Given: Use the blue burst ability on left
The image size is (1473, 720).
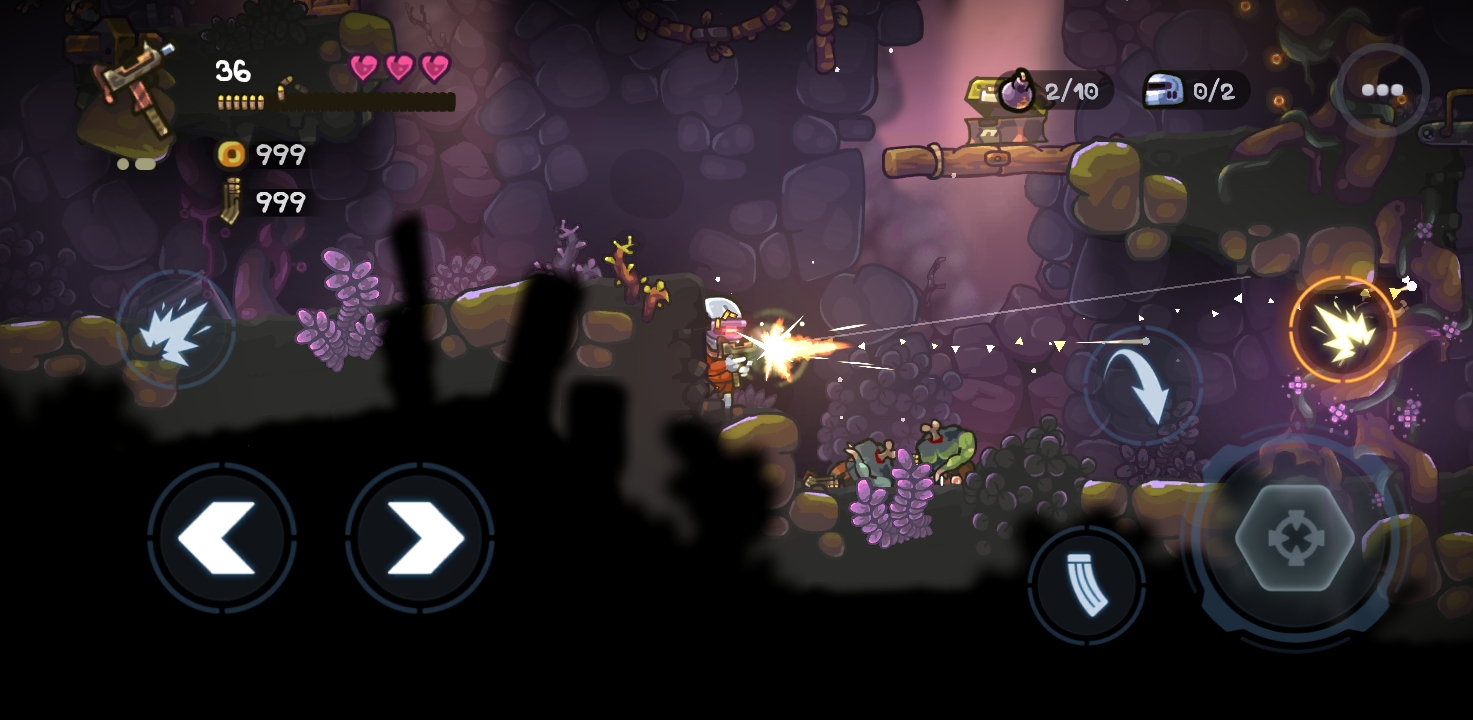Looking at the screenshot, I should pos(176,330).
